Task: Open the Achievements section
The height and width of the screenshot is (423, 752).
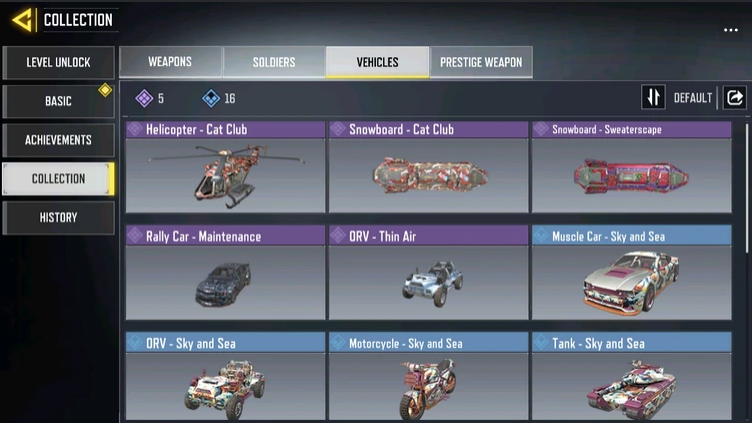Action: tap(58, 140)
